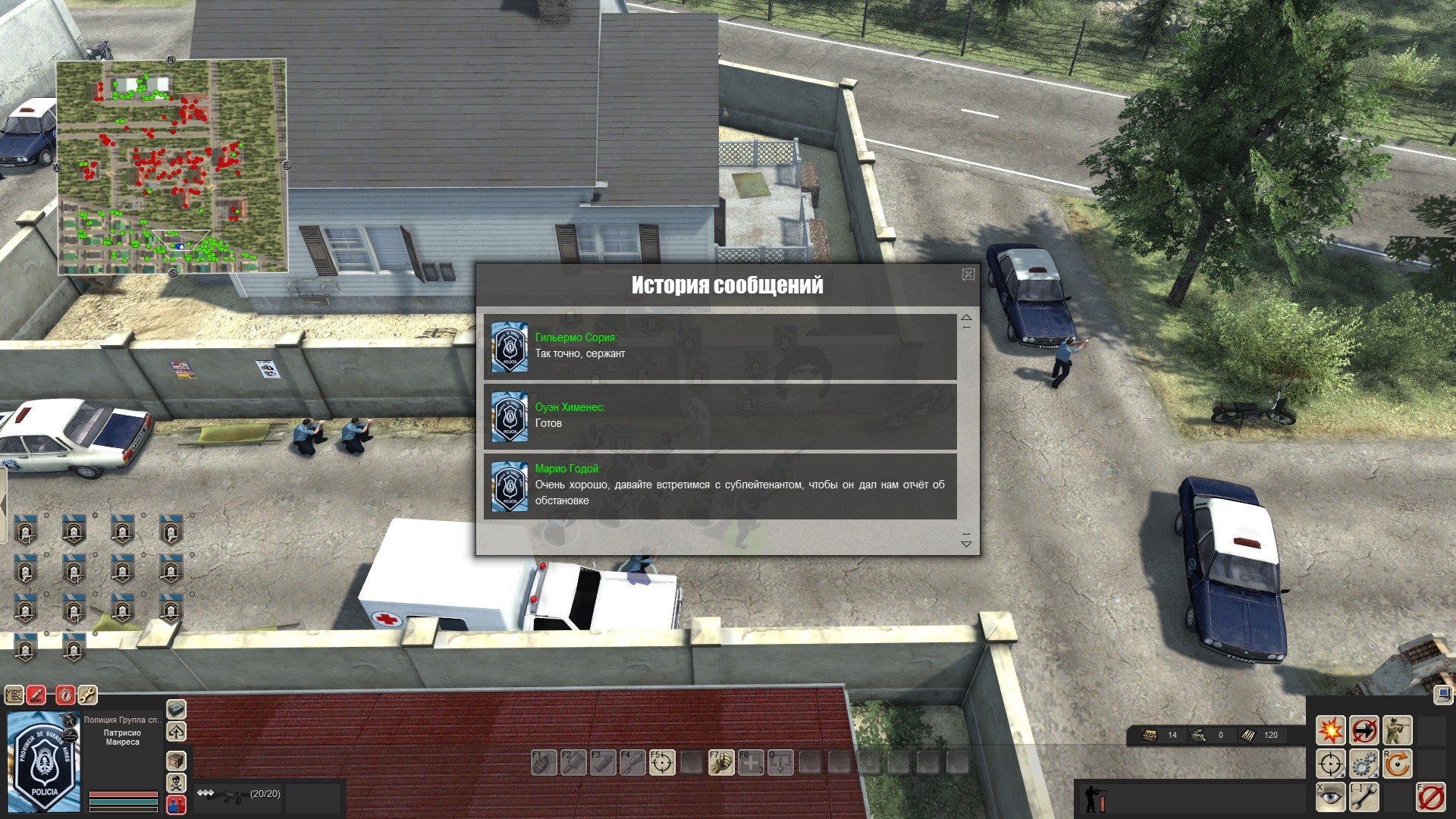Viewport: 1456px width, 819px height.
Task: Open the objectives list scroll icon
Action: 14,695
